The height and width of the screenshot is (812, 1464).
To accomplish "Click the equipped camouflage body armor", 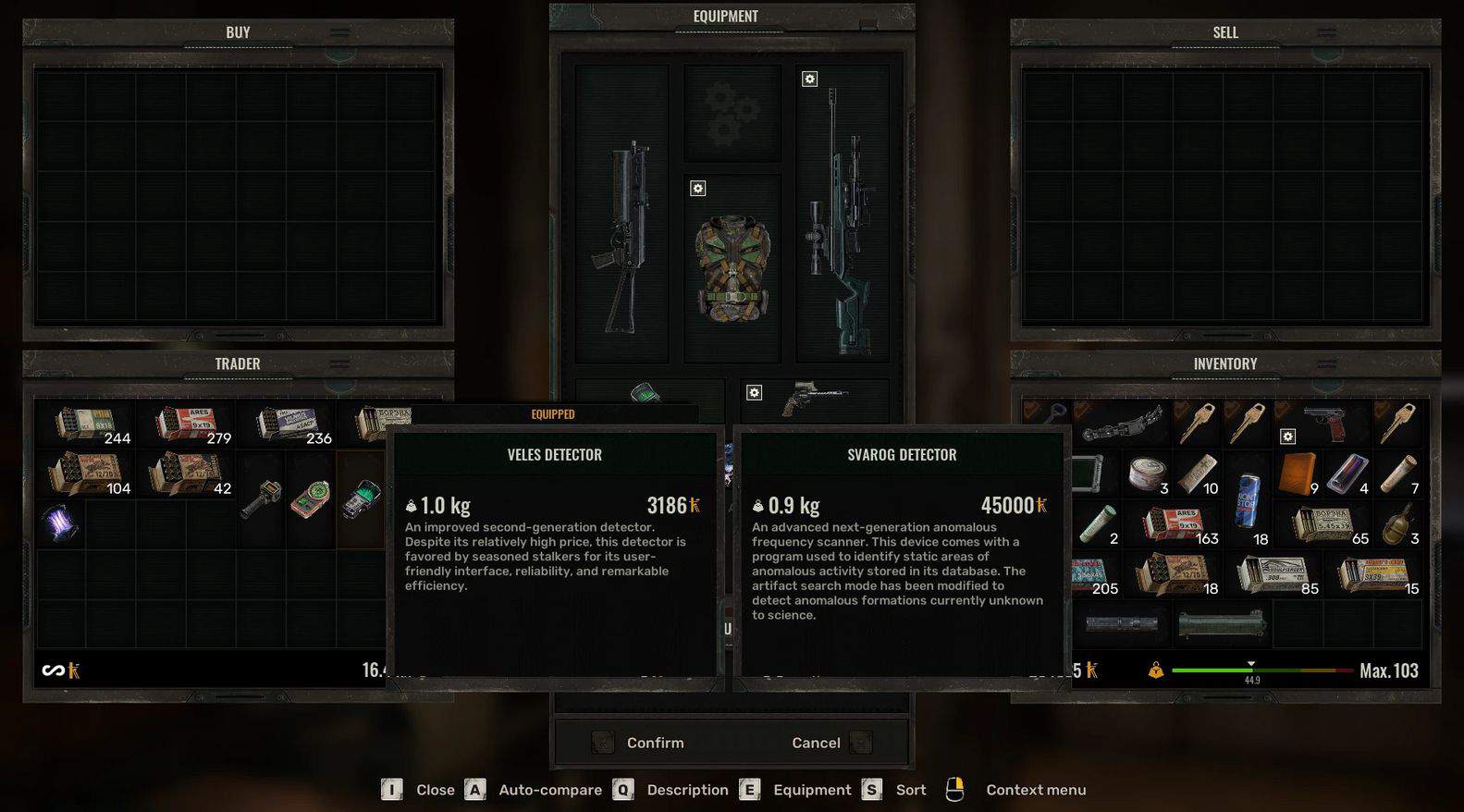I will click(732, 268).
